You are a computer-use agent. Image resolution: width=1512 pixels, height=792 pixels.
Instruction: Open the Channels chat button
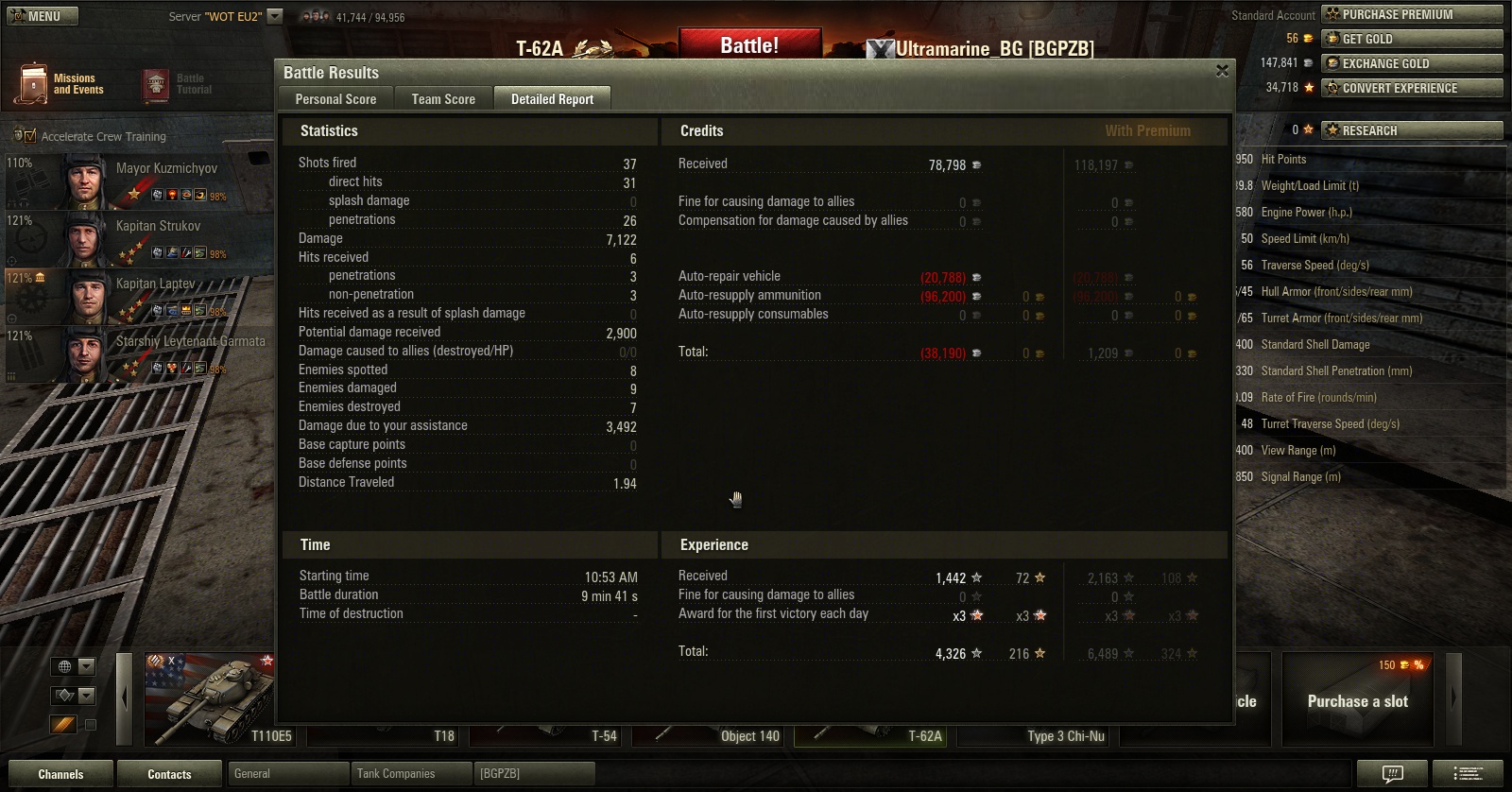click(60, 774)
